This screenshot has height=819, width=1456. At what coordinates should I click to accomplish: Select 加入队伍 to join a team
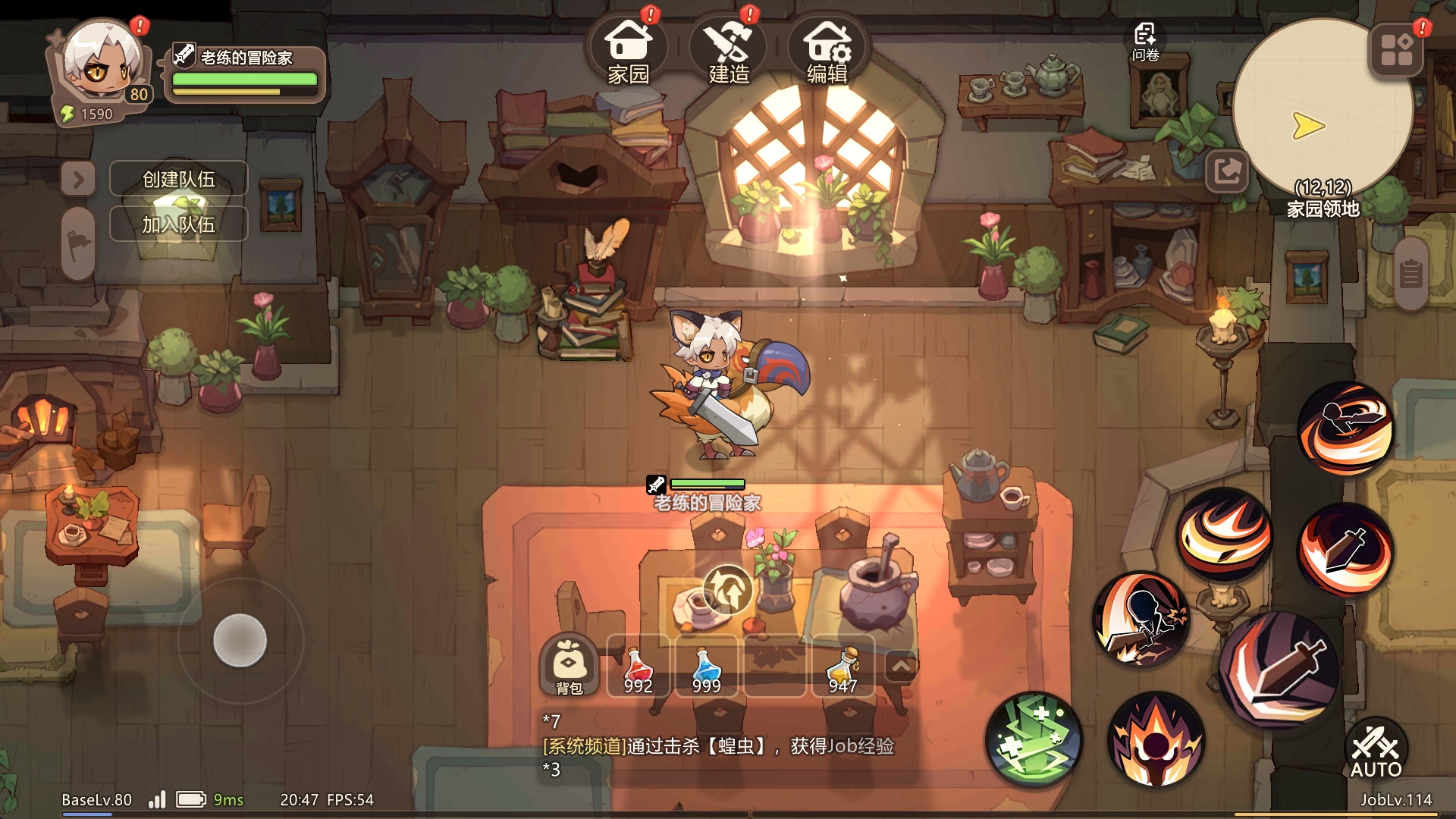pyautogui.click(x=179, y=224)
